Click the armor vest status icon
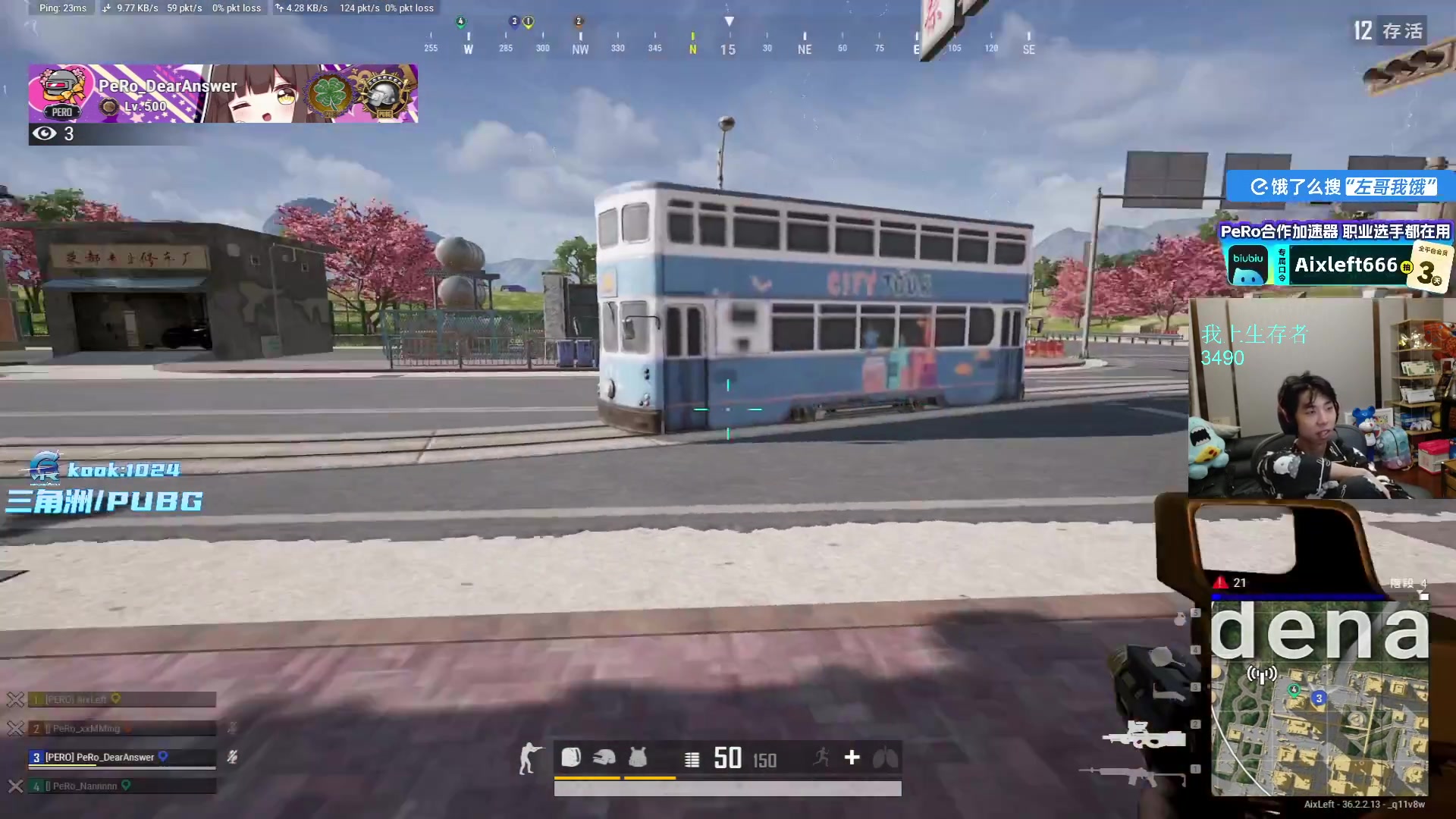 pyautogui.click(x=638, y=758)
